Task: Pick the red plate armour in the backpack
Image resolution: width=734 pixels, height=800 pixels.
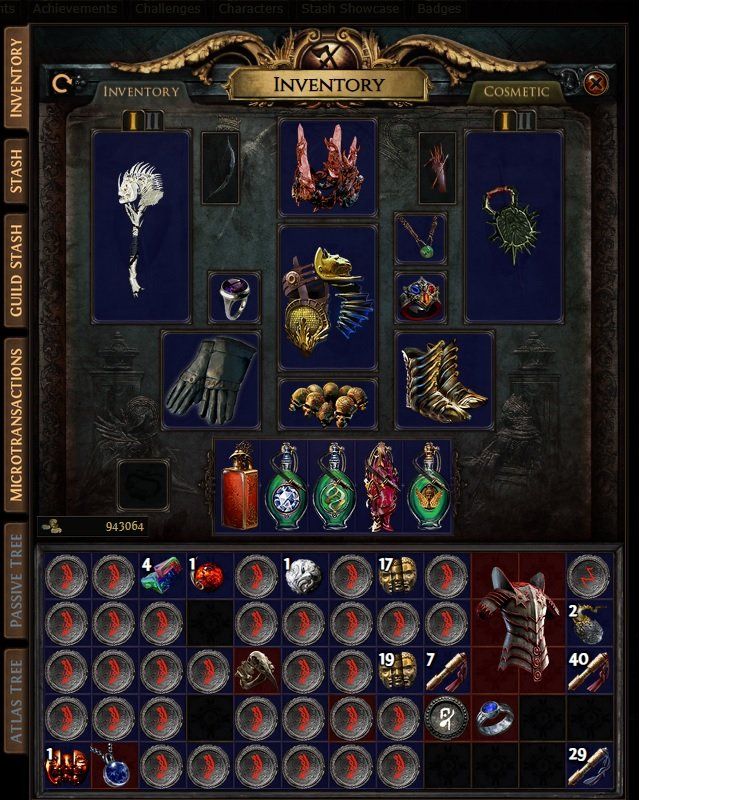Action: 518,622
